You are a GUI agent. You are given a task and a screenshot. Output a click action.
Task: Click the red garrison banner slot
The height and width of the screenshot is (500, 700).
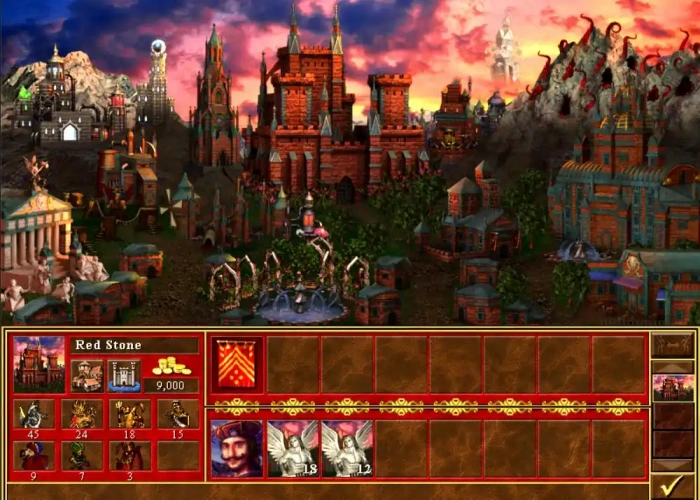coord(238,364)
